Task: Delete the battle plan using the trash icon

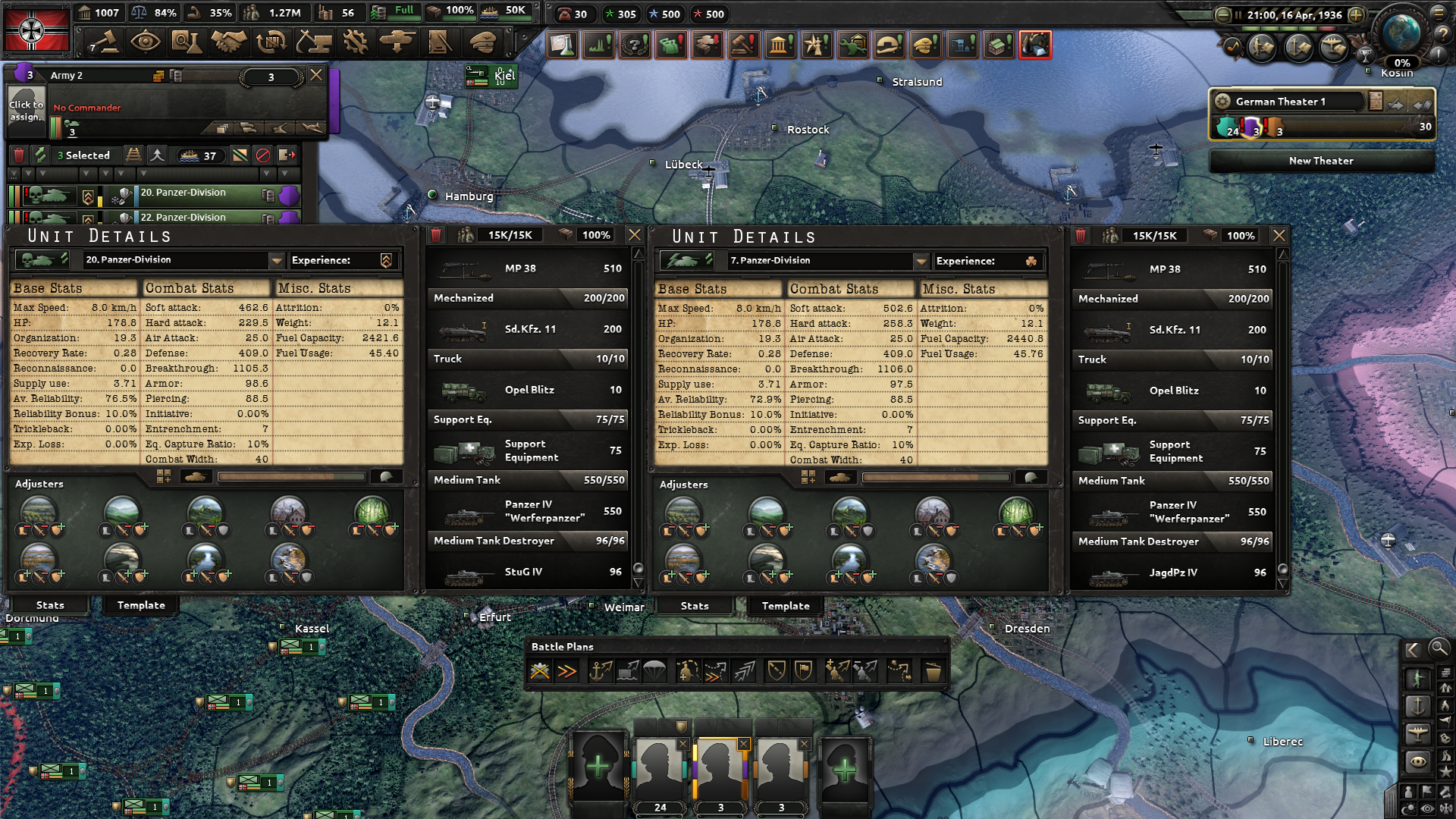Action: click(x=932, y=671)
